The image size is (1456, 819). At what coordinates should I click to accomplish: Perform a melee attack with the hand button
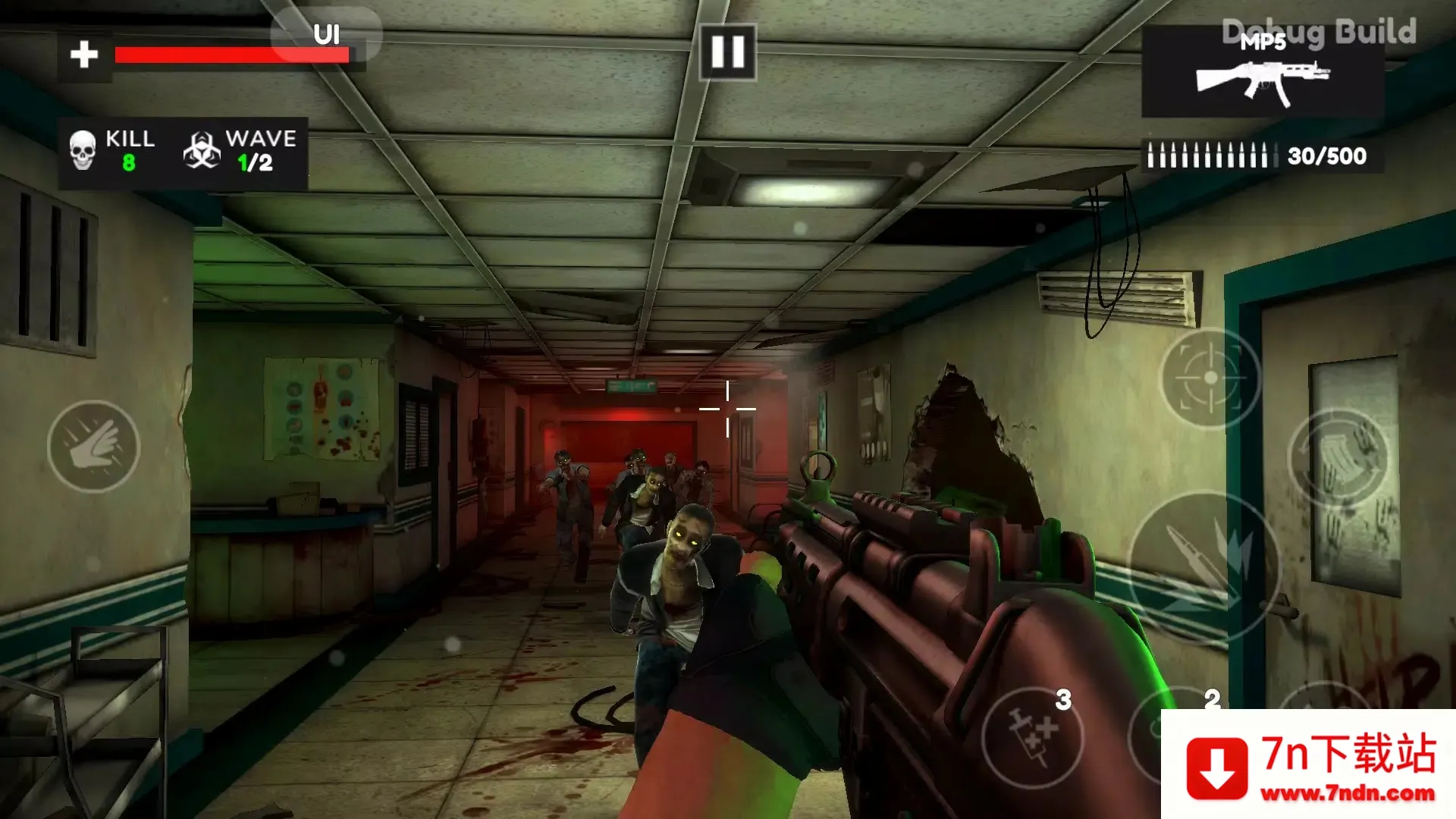coord(93,447)
